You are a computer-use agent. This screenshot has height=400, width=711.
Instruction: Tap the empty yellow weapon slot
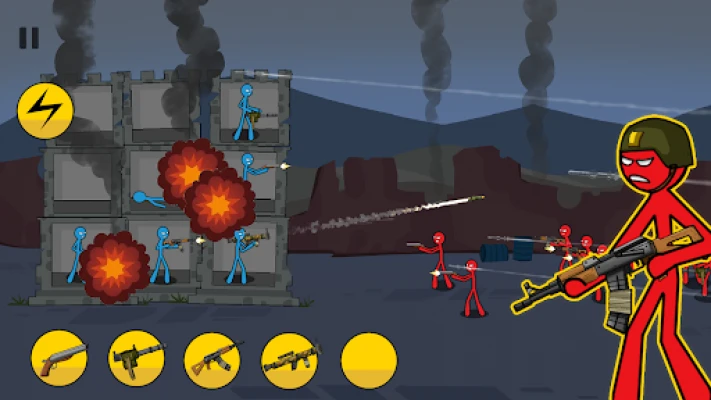point(369,360)
